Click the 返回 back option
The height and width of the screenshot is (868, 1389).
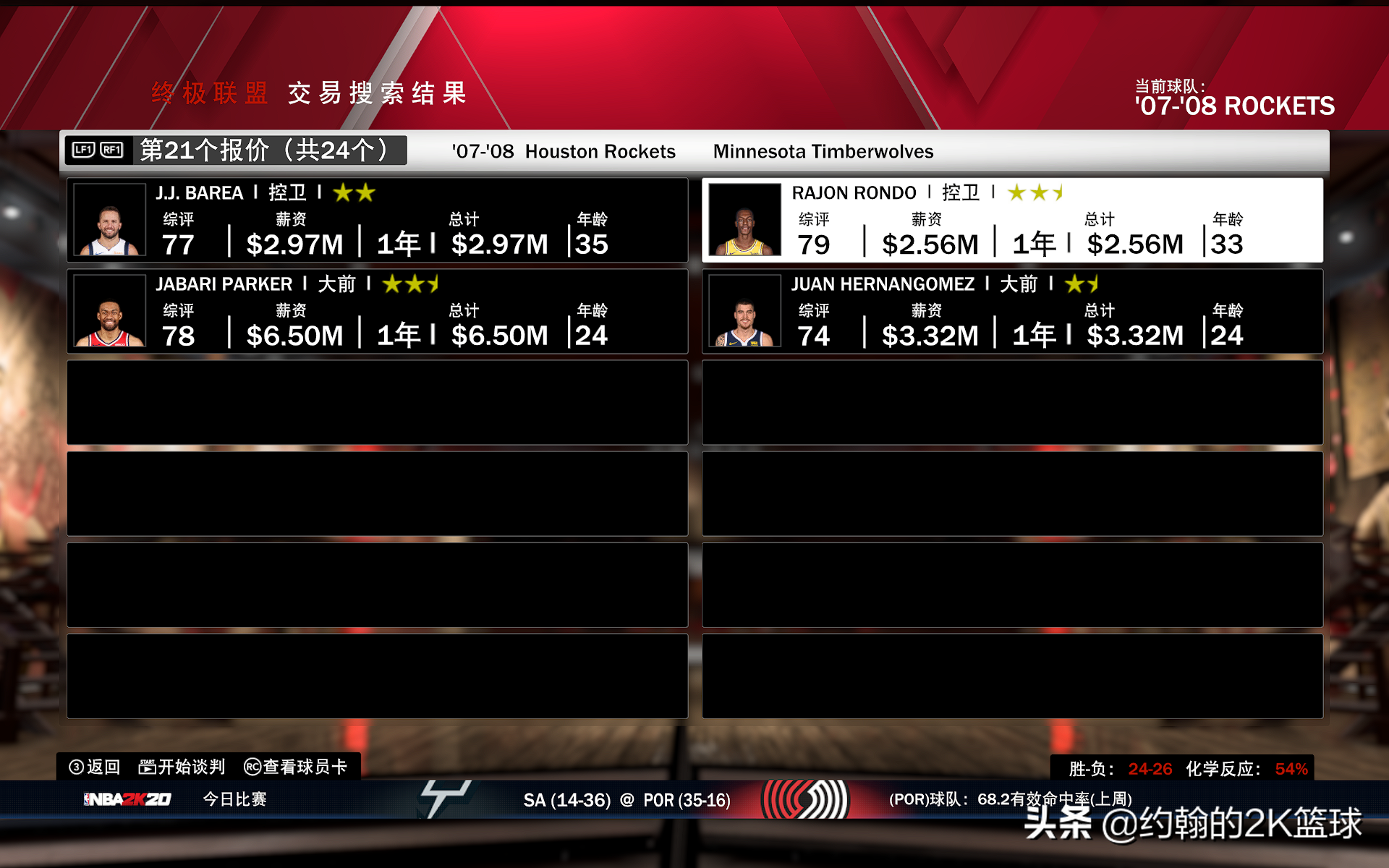pos(95,767)
